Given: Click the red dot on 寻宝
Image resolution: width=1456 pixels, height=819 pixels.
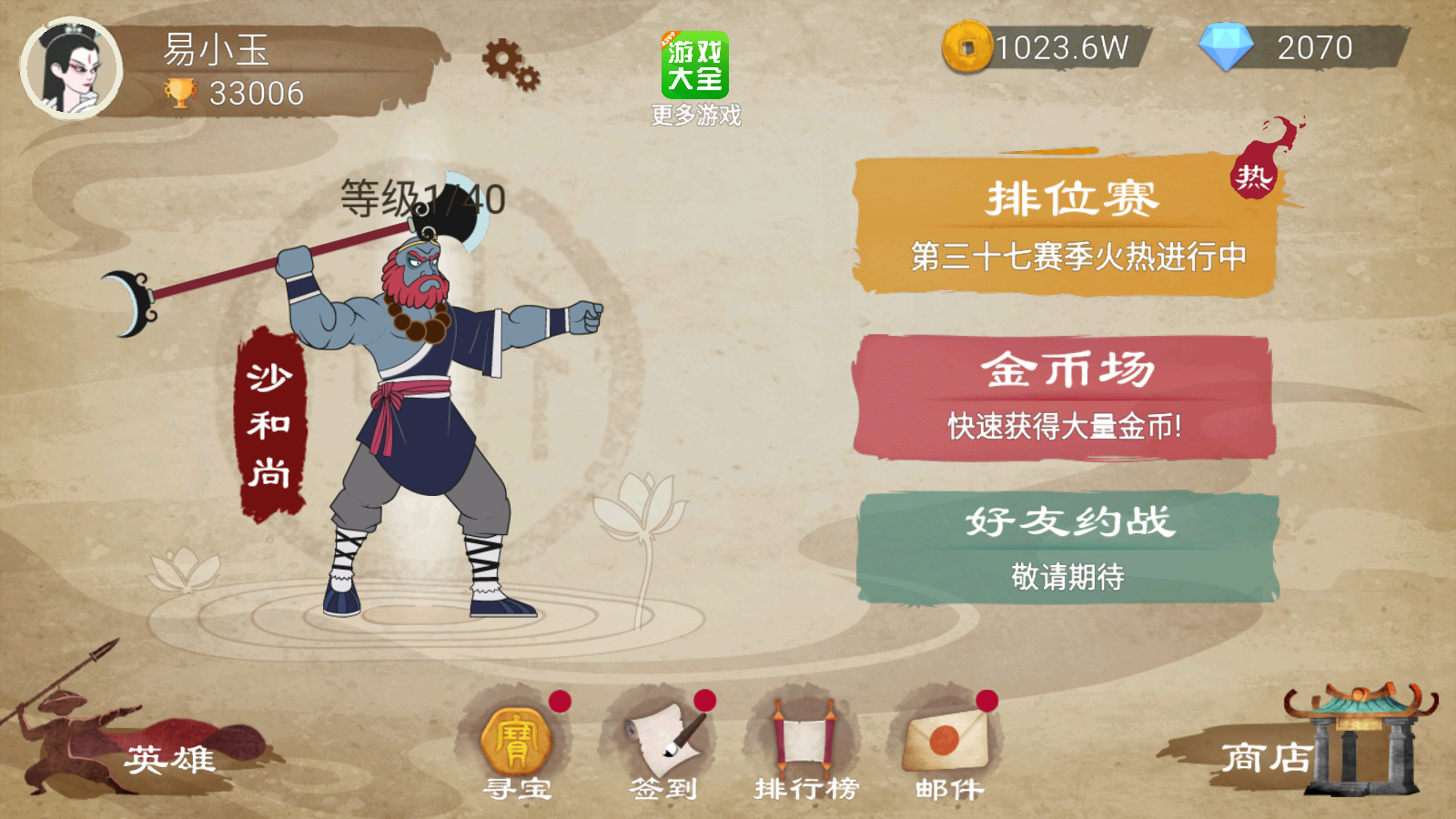Looking at the screenshot, I should point(560,699).
